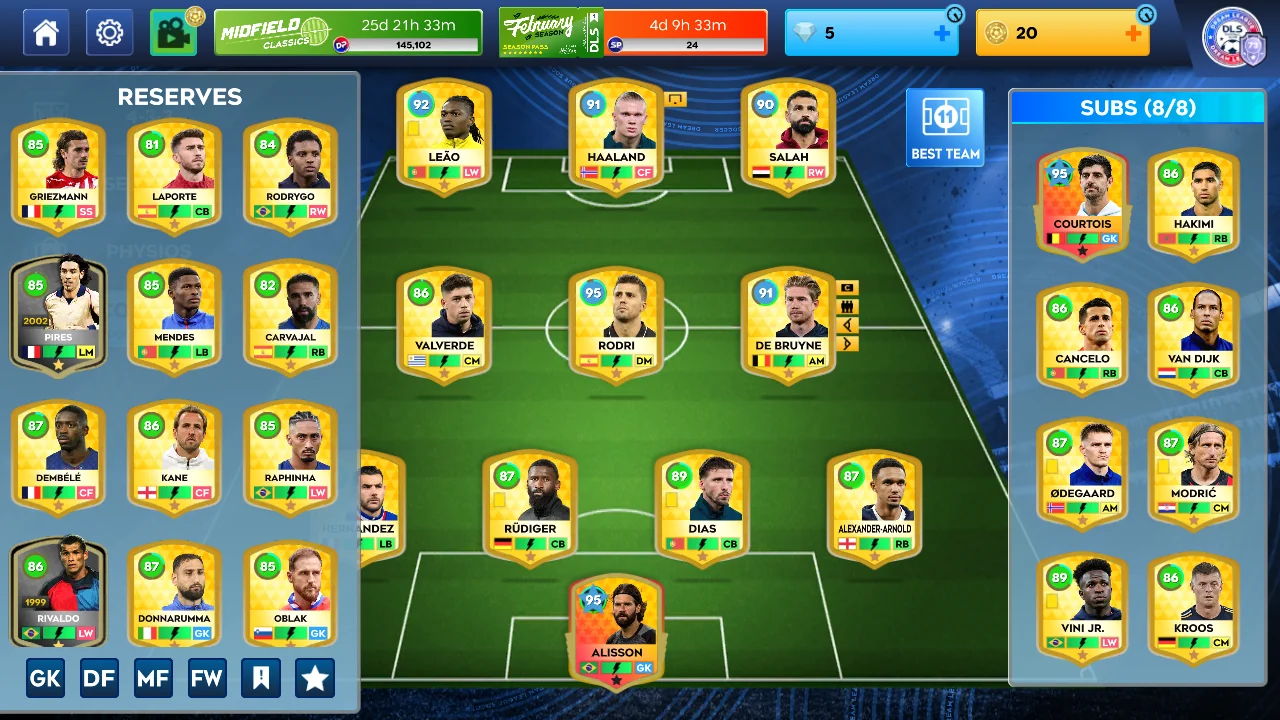Image resolution: width=1280 pixels, height=720 pixels.
Task: Apply the Best Team lineup
Action: click(x=945, y=127)
